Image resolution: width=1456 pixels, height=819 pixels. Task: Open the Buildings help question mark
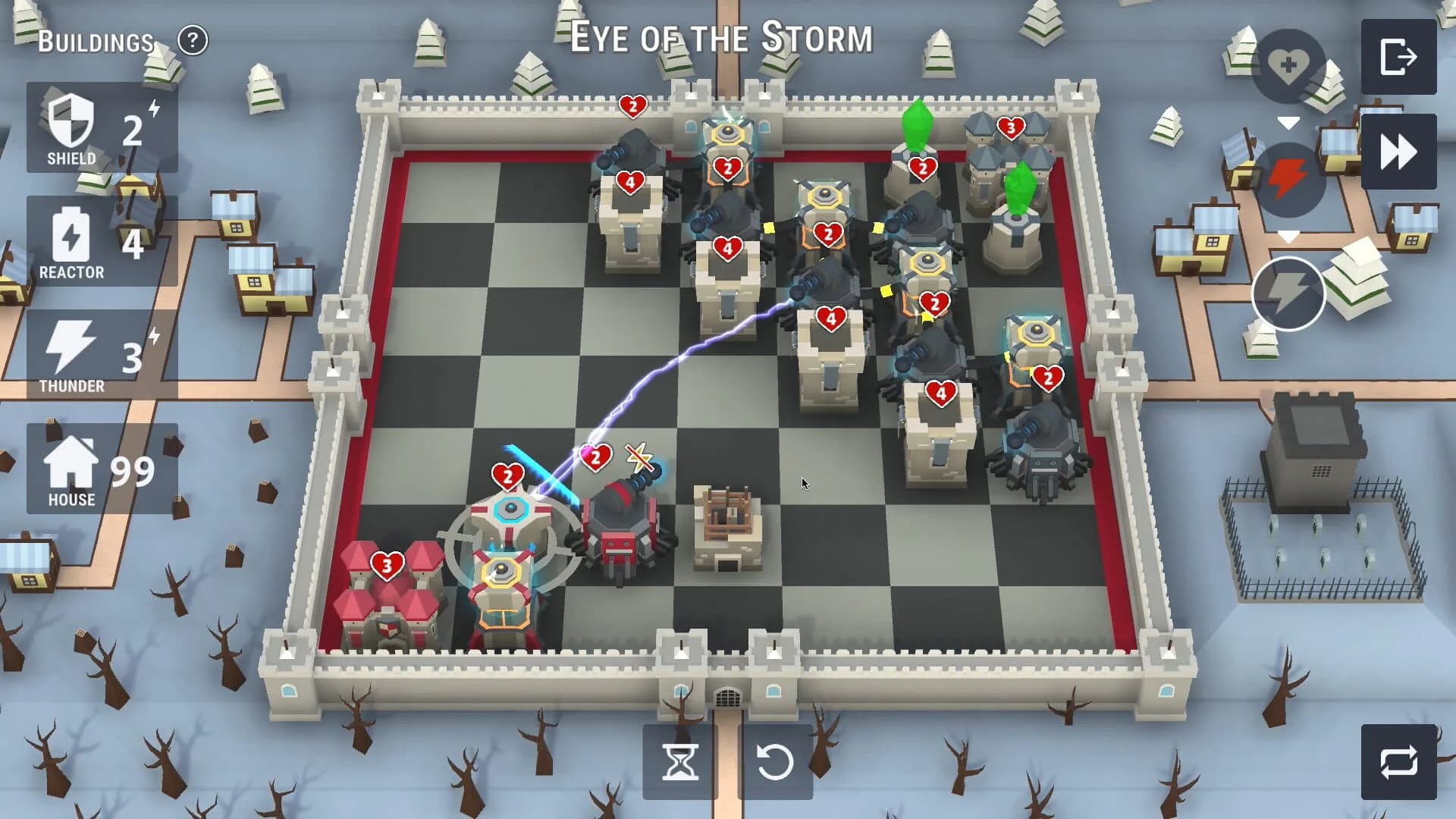(192, 41)
